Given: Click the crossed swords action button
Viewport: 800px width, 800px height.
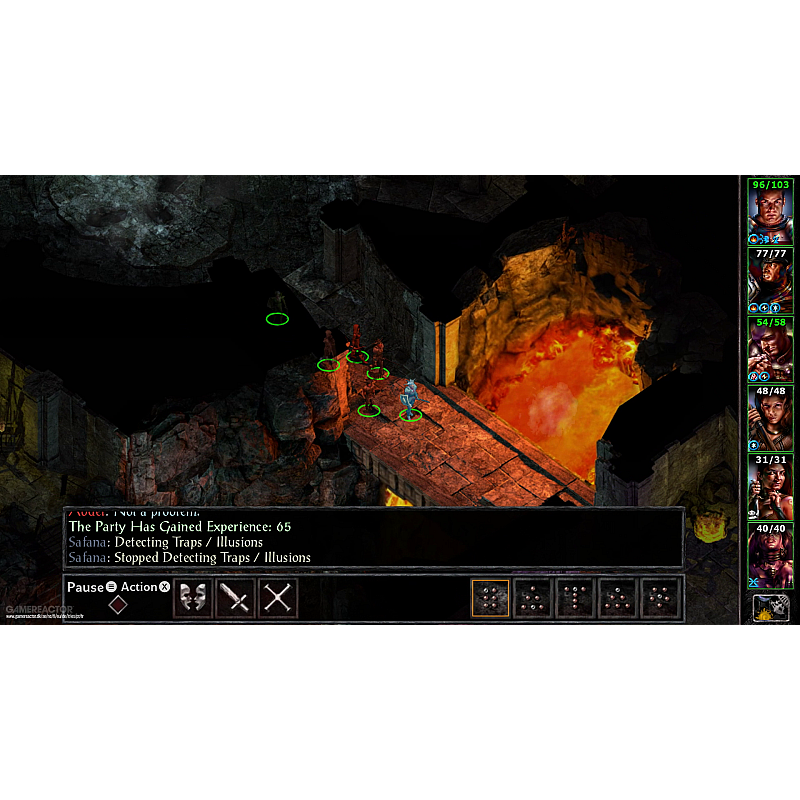Looking at the screenshot, I should pyautogui.click(x=278, y=598).
